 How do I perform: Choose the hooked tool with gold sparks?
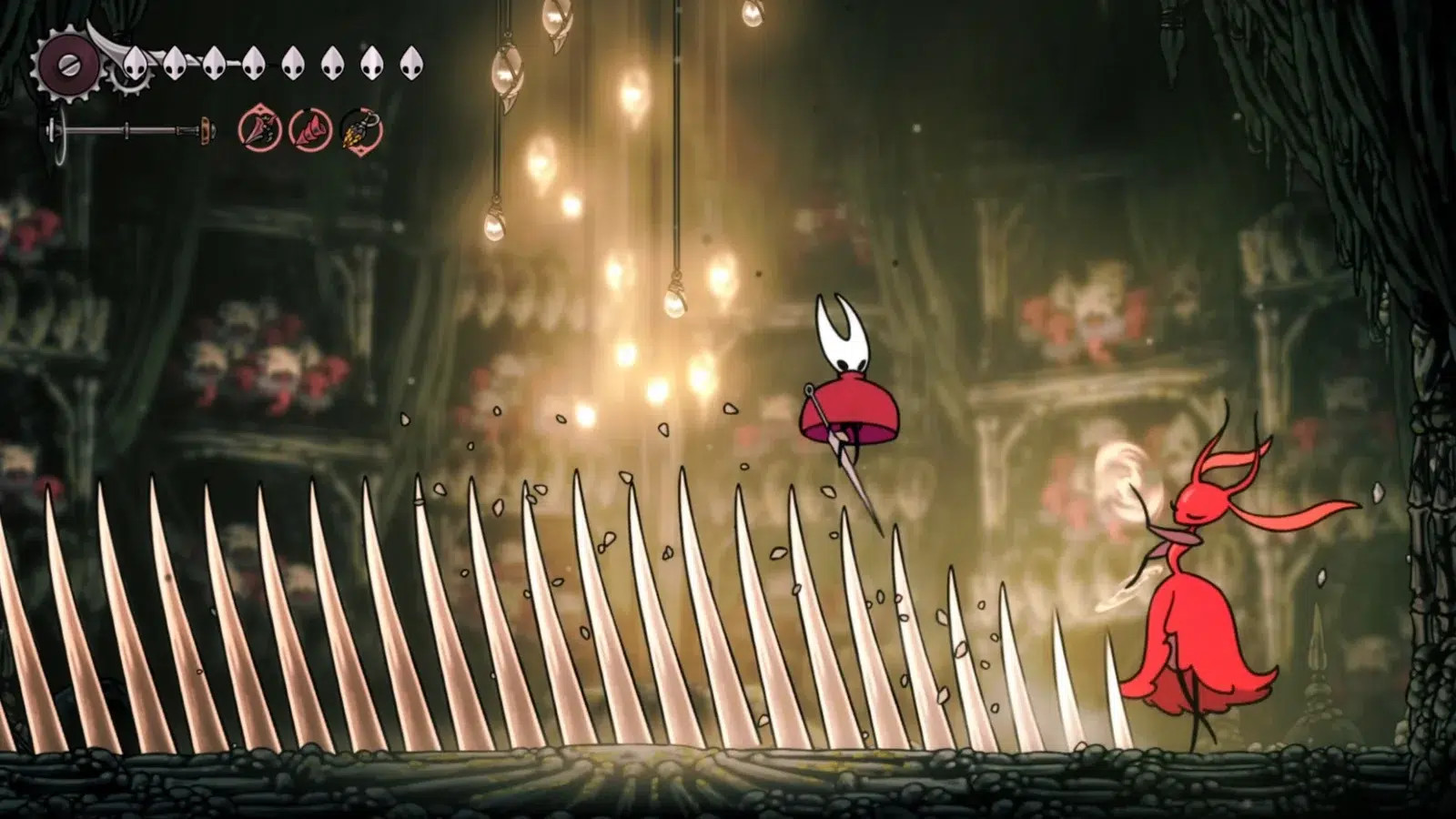pyautogui.click(x=361, y=131)
